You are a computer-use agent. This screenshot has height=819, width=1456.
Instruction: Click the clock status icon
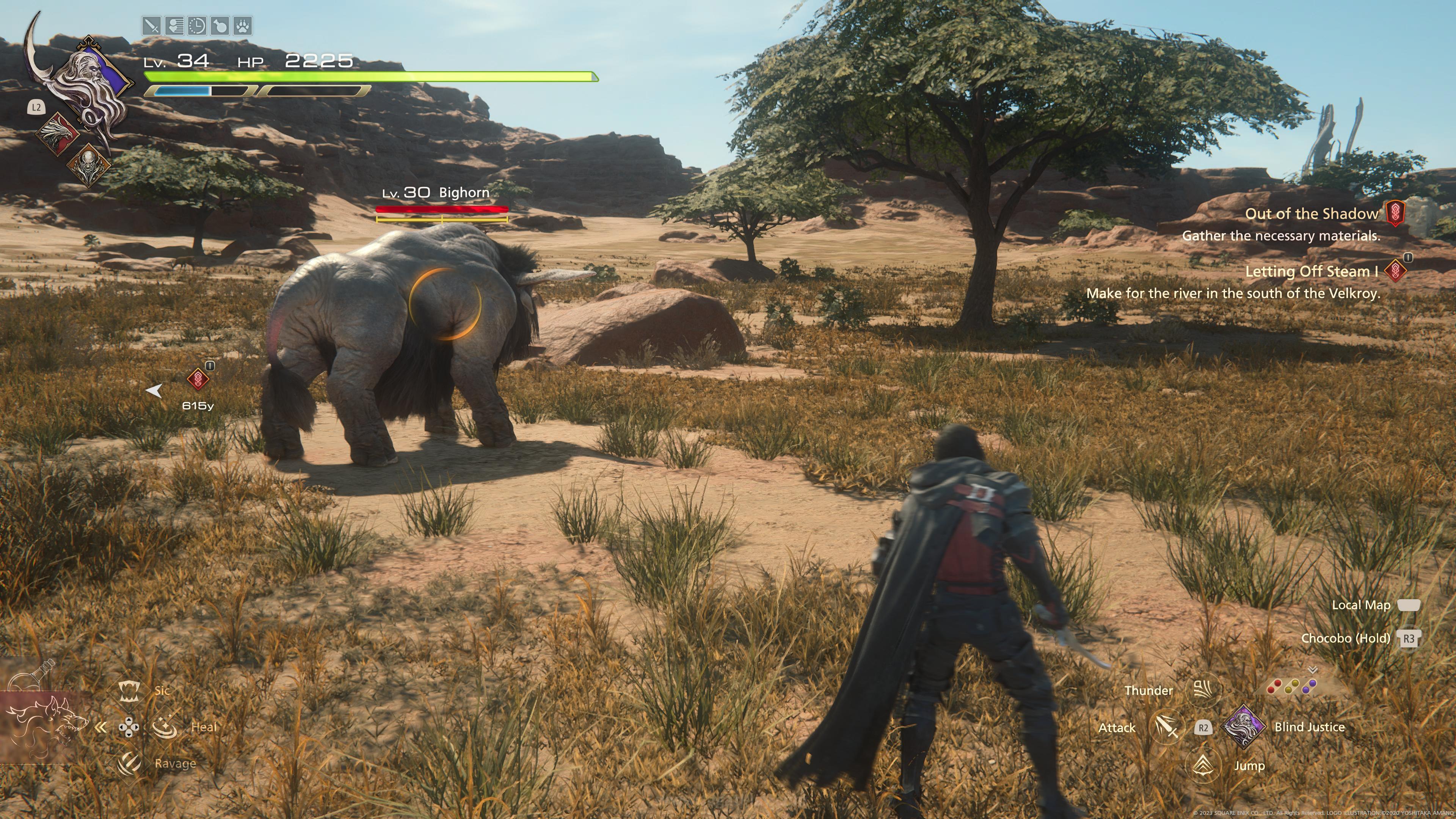point(197,26)
